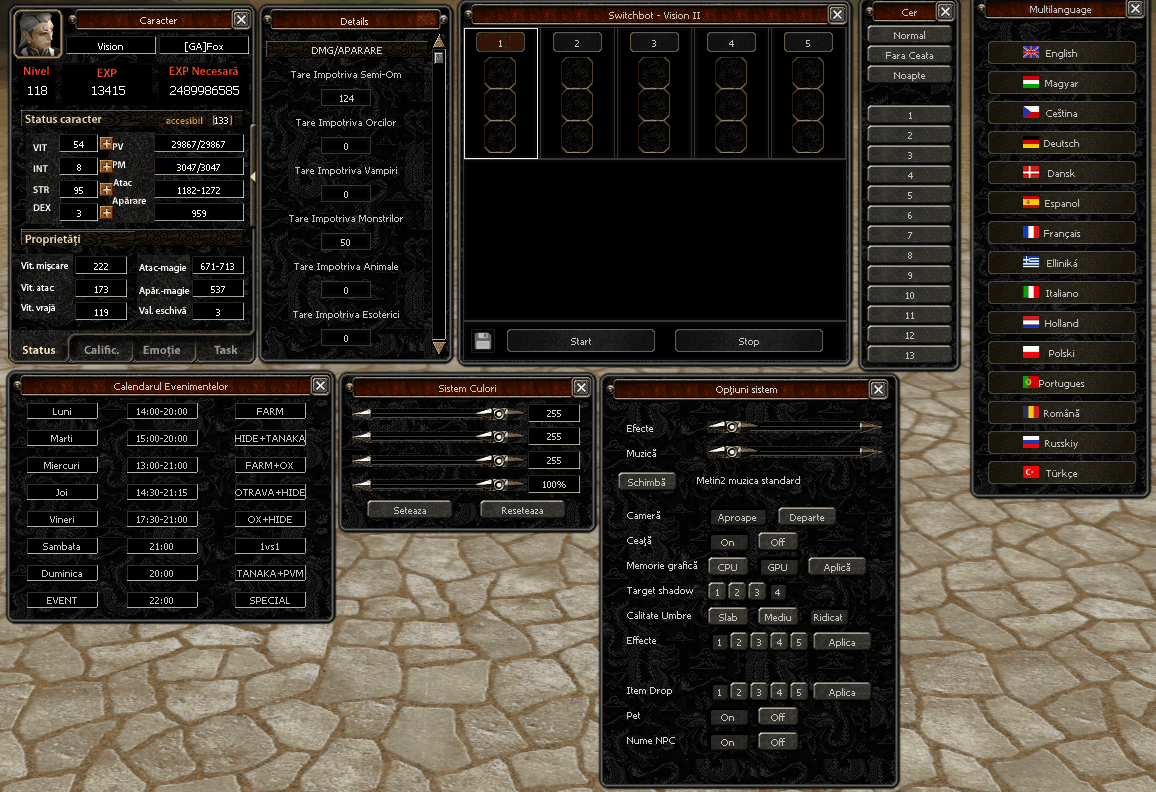Start the Switchbot
The image size is (1156, 792).
coord(580,341)
